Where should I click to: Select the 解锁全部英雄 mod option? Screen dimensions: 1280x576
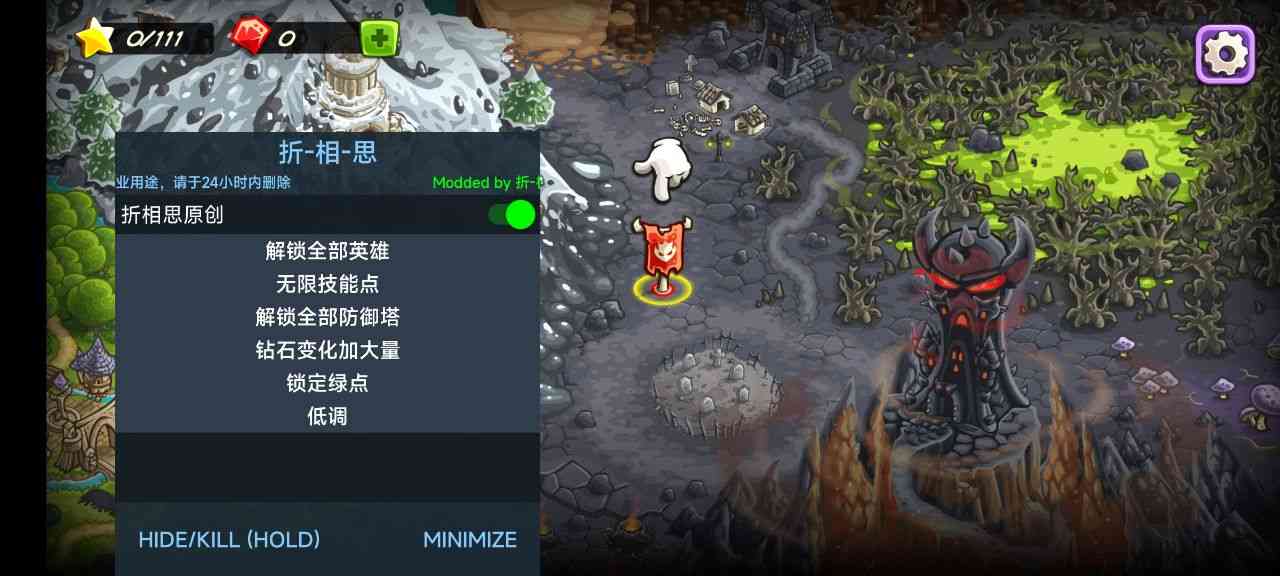(327, 251)
